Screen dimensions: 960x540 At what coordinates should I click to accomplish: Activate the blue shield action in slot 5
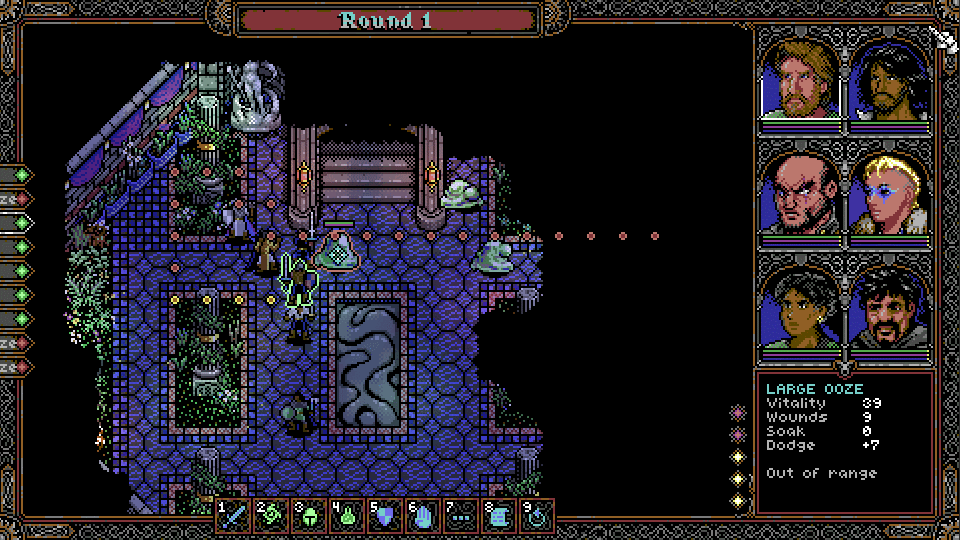(385, 516)
